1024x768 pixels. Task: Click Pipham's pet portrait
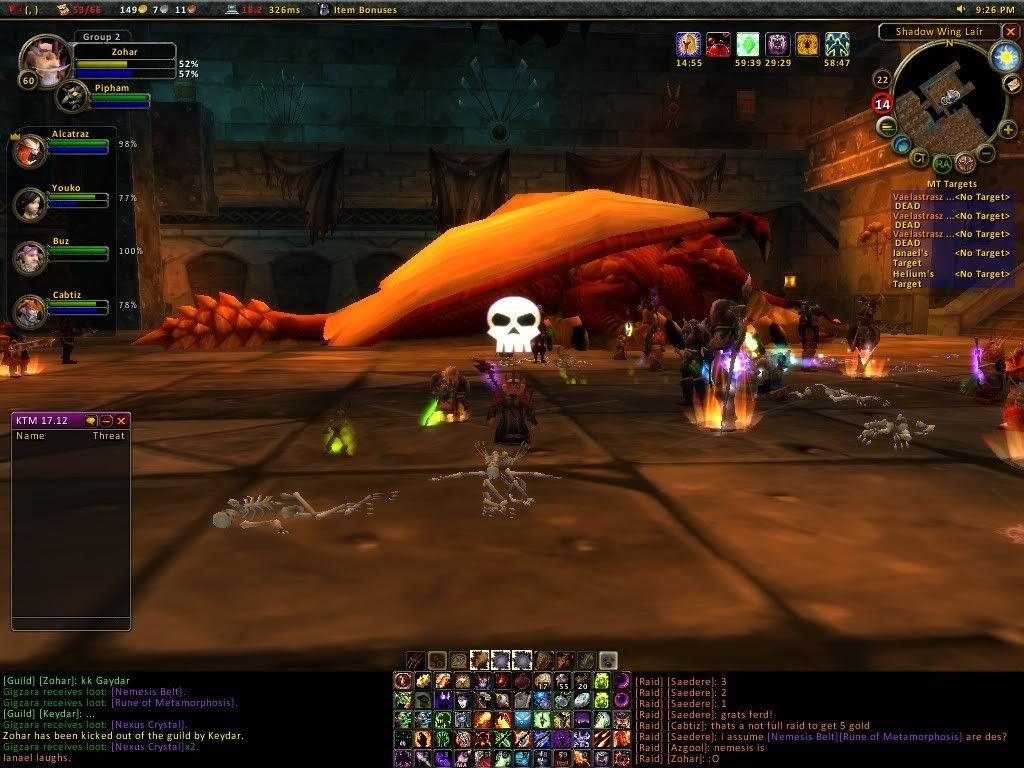pos(72,97)
